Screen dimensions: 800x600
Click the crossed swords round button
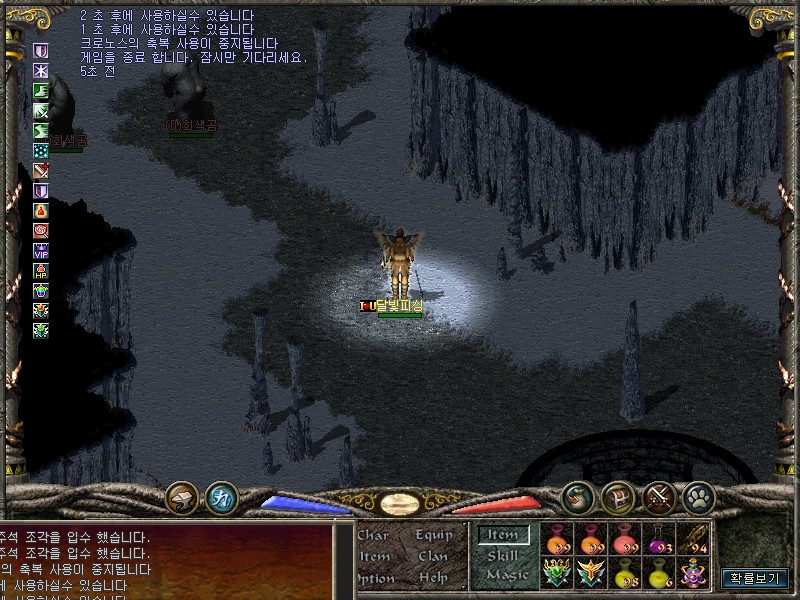(658, 497)
